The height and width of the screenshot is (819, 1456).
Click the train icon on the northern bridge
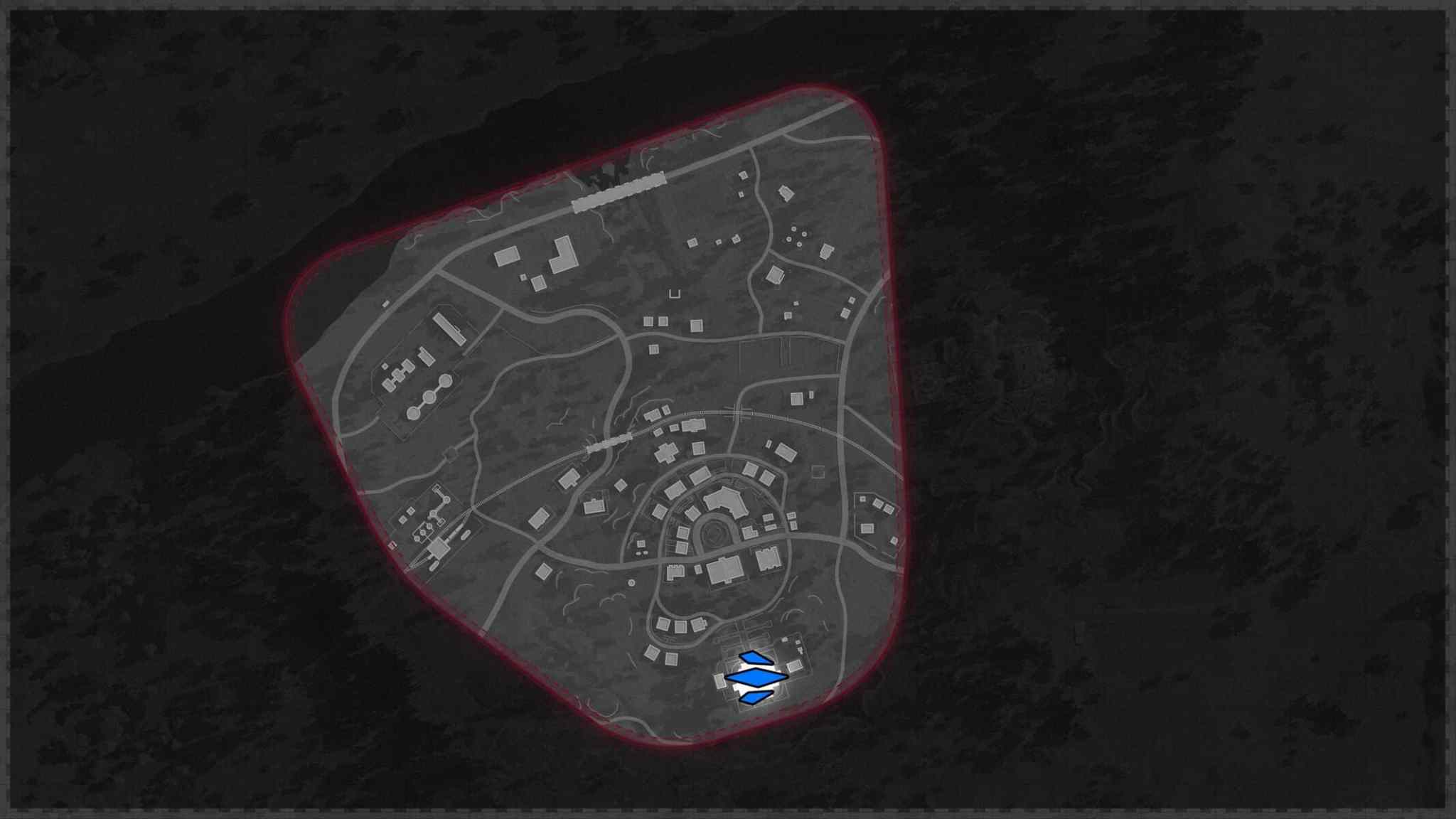click(619, 191)
